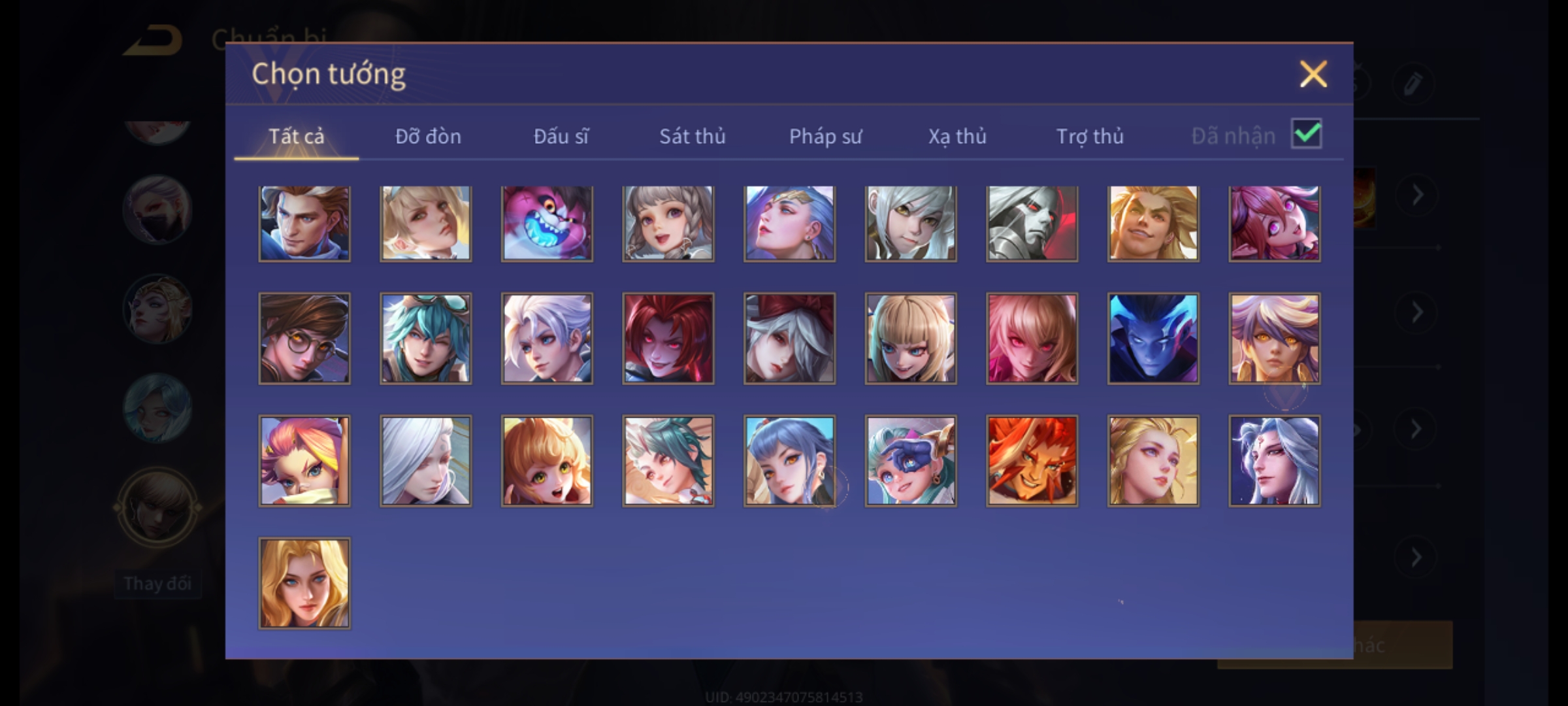1568x706 pixels.
Task: Pick the blue-skinned dark hero portrait
Action: coord(1153,338)
